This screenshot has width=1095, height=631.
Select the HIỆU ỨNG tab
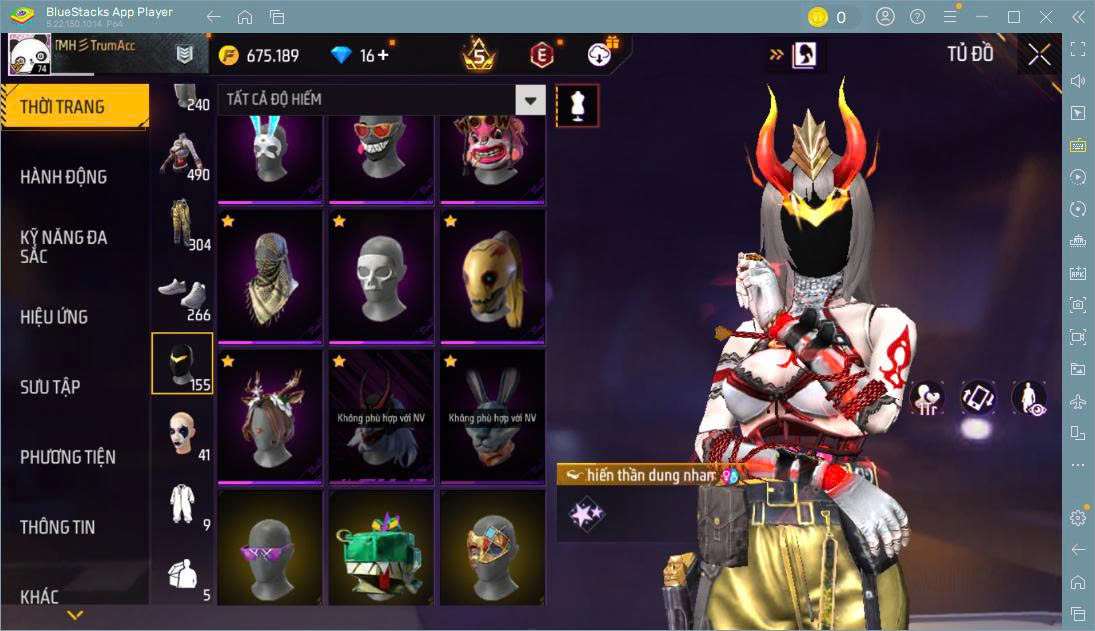(54, 317)
